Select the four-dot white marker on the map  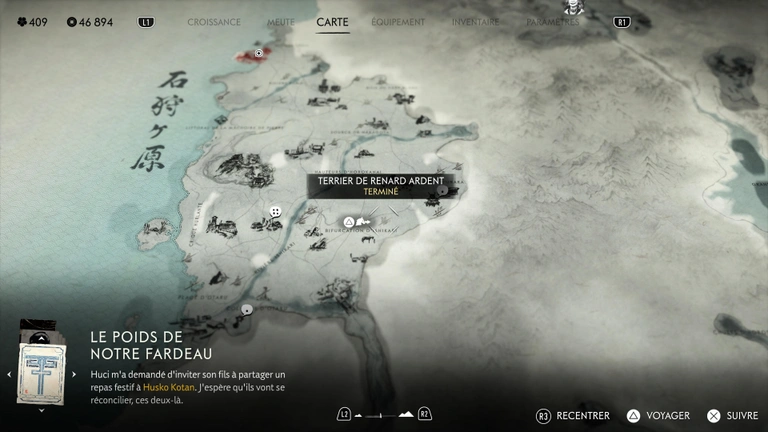(275, 212)
